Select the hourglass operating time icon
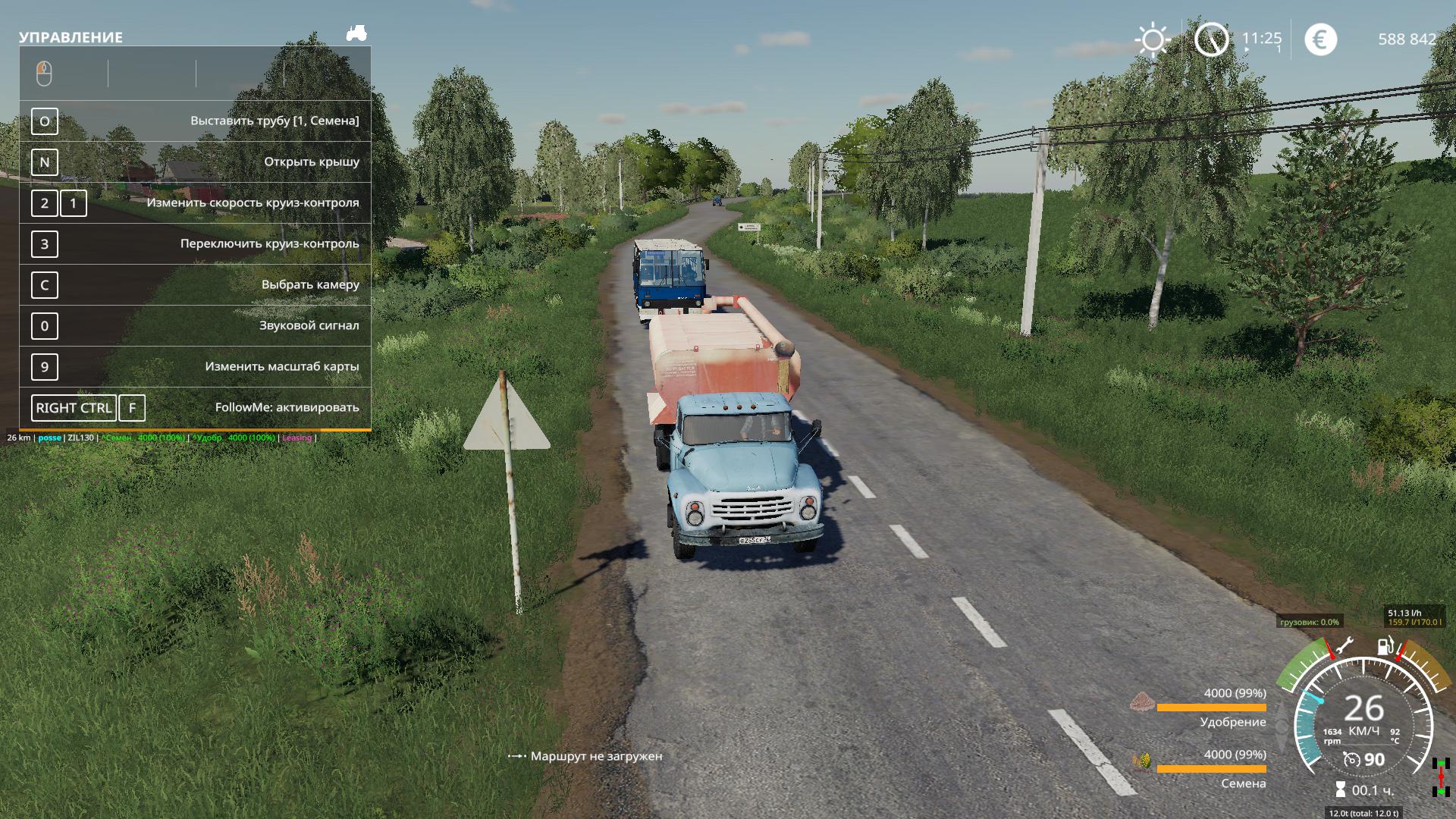Viewport: 1456px width, 819px height. click(1341, 790)
